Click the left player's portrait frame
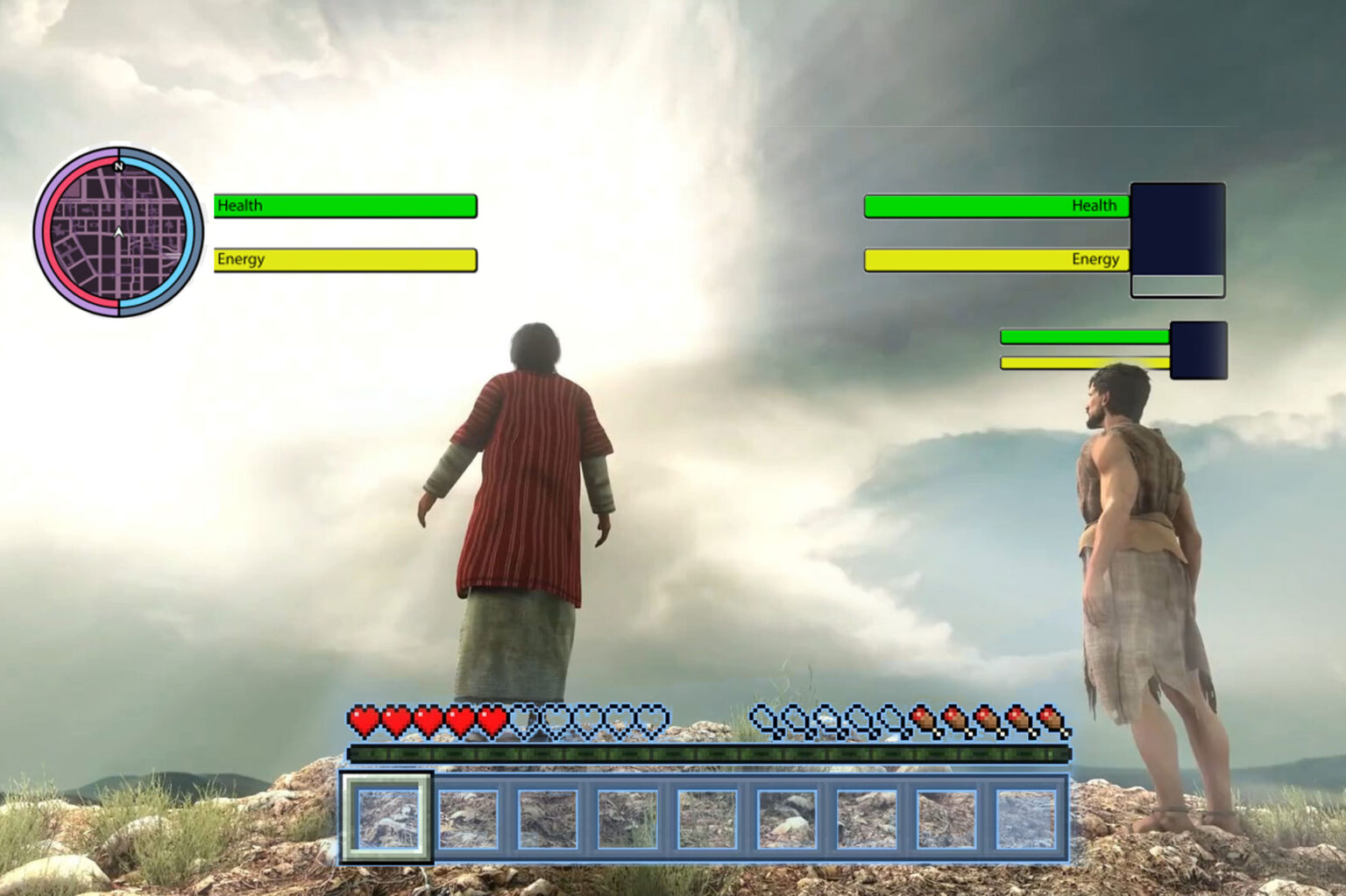1346x896 pixels. pos(1179,228)
